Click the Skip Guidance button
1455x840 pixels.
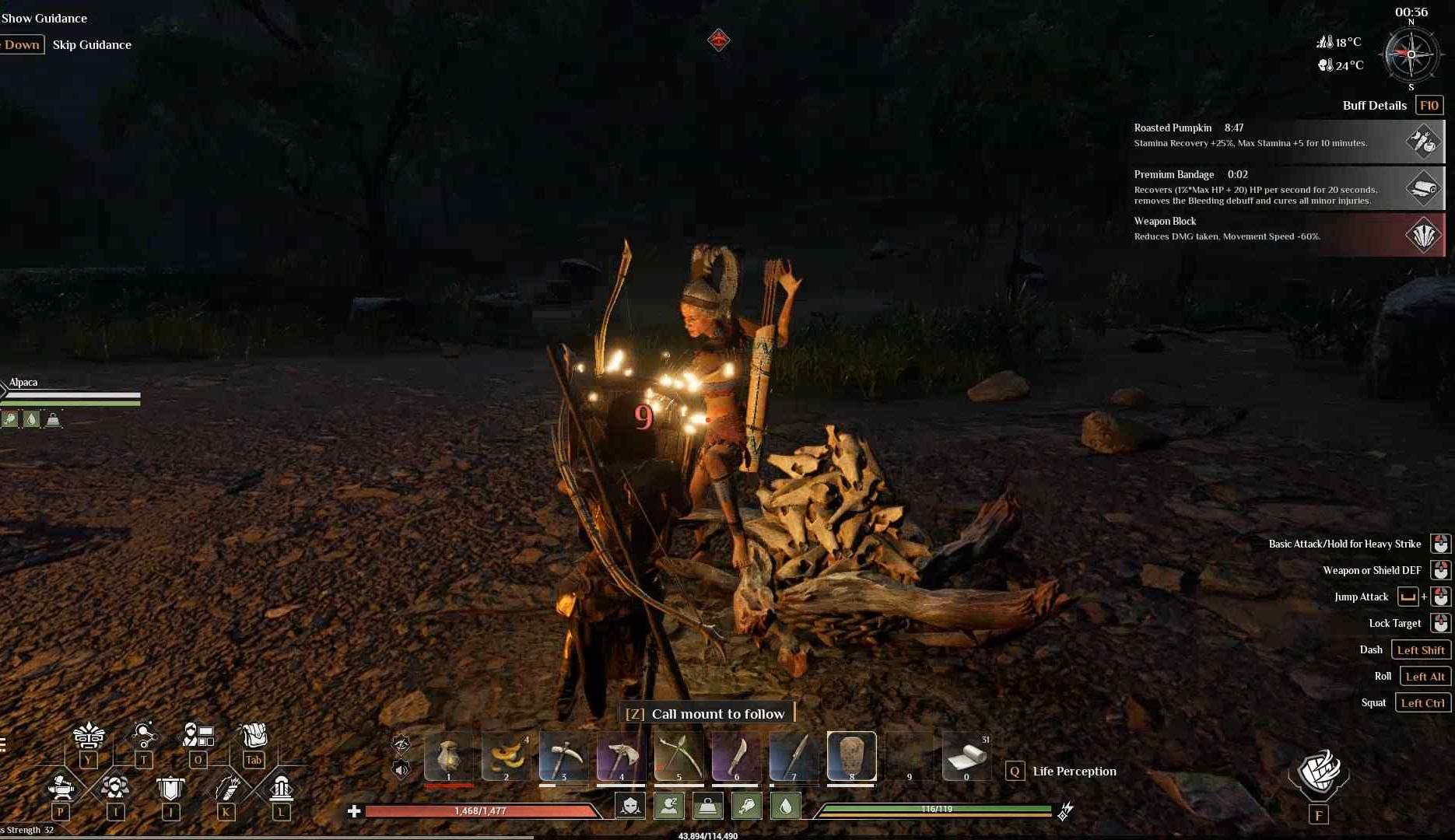click(92, 44)
